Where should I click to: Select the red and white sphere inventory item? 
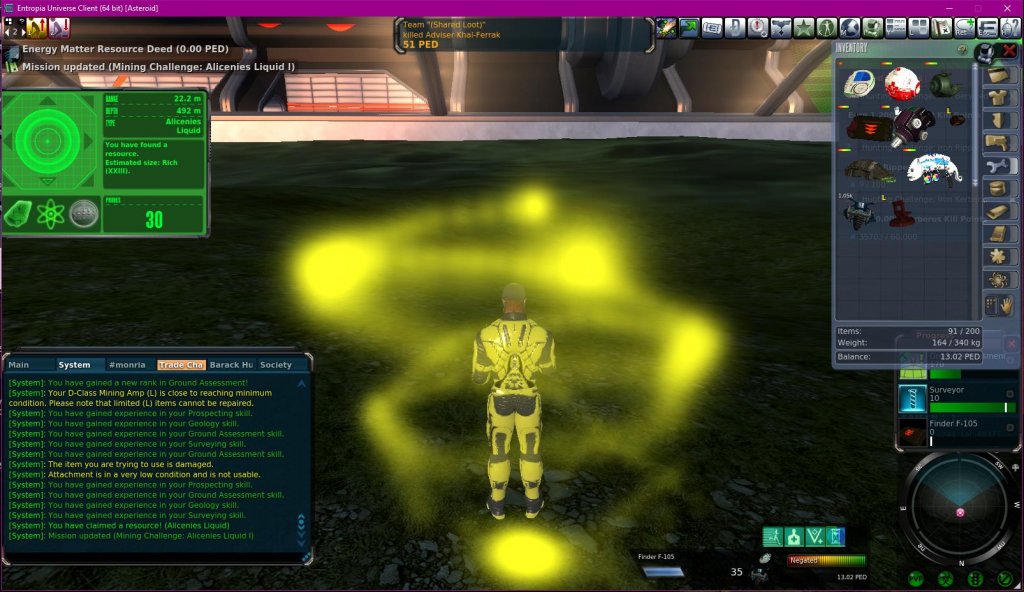pyautogui.click(x=902, y=85)
